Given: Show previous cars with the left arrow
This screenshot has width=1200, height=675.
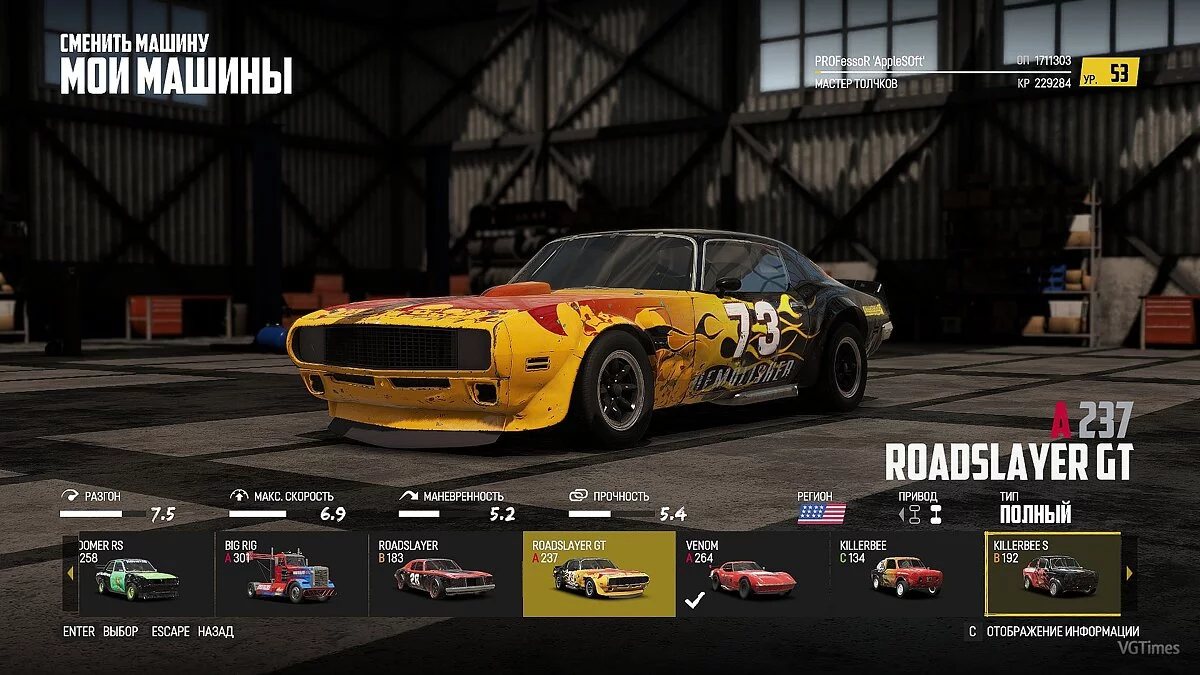Looking at the screenshot, I should [70, 574].
